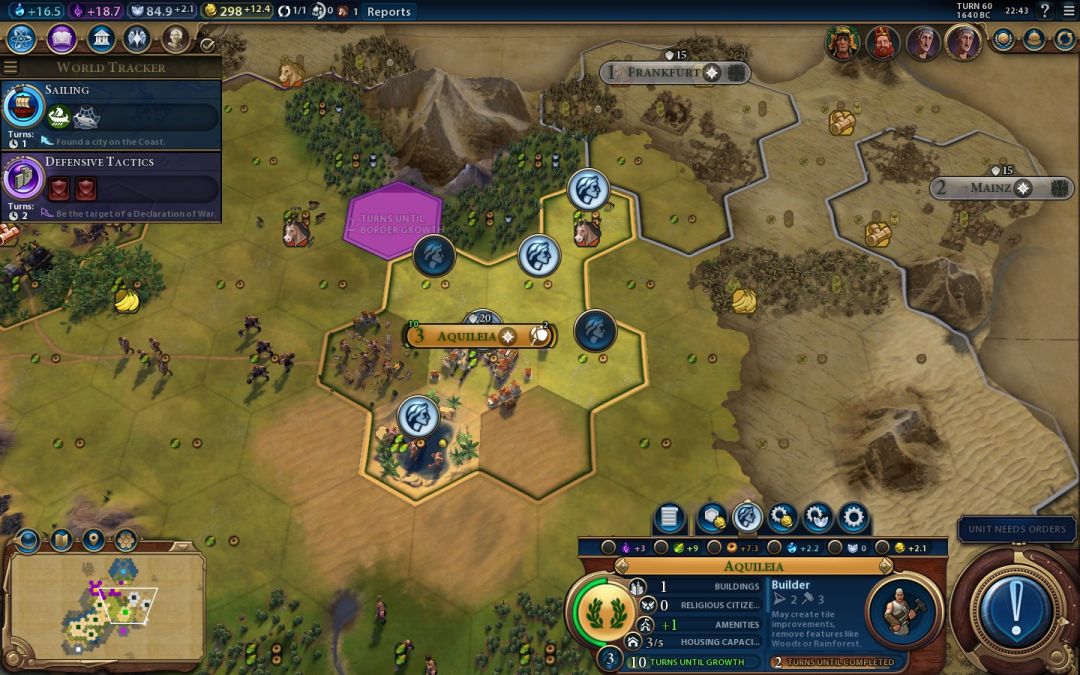Open the minimap lens options (book icon)

pos(61,541)
